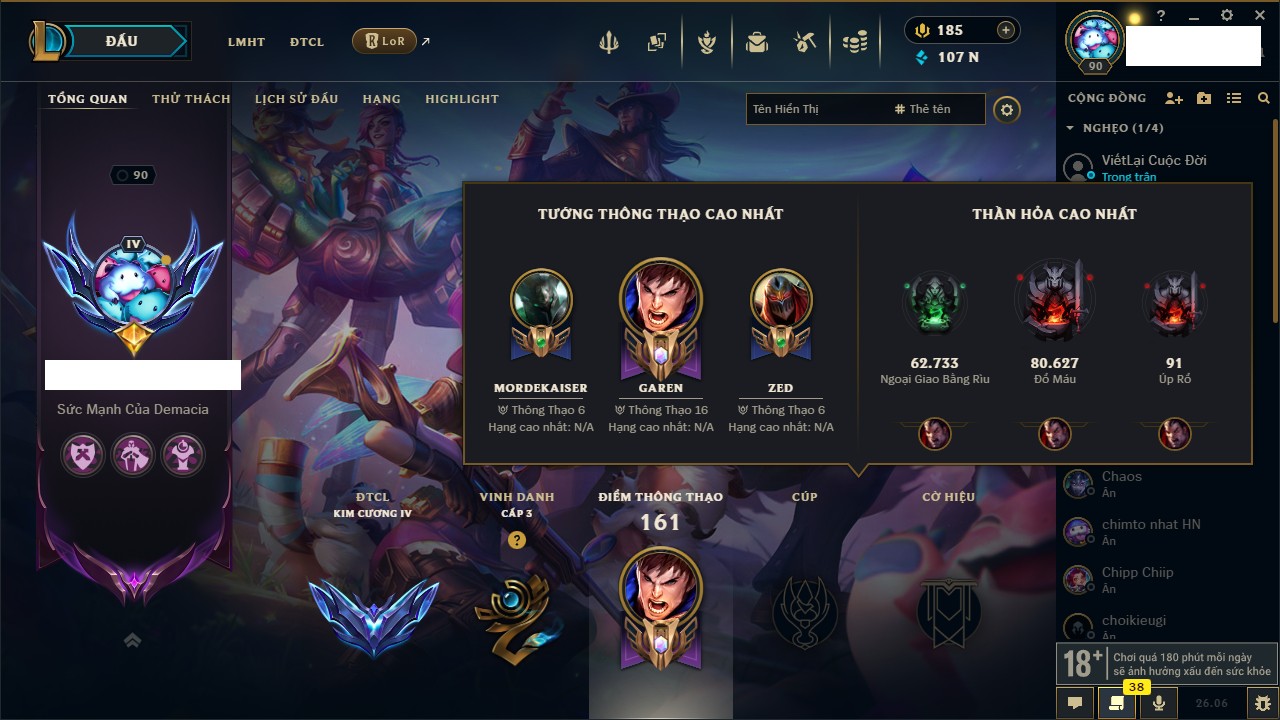Go to the ĐTCL section
1280x720 pixels.
coord(307,42)
